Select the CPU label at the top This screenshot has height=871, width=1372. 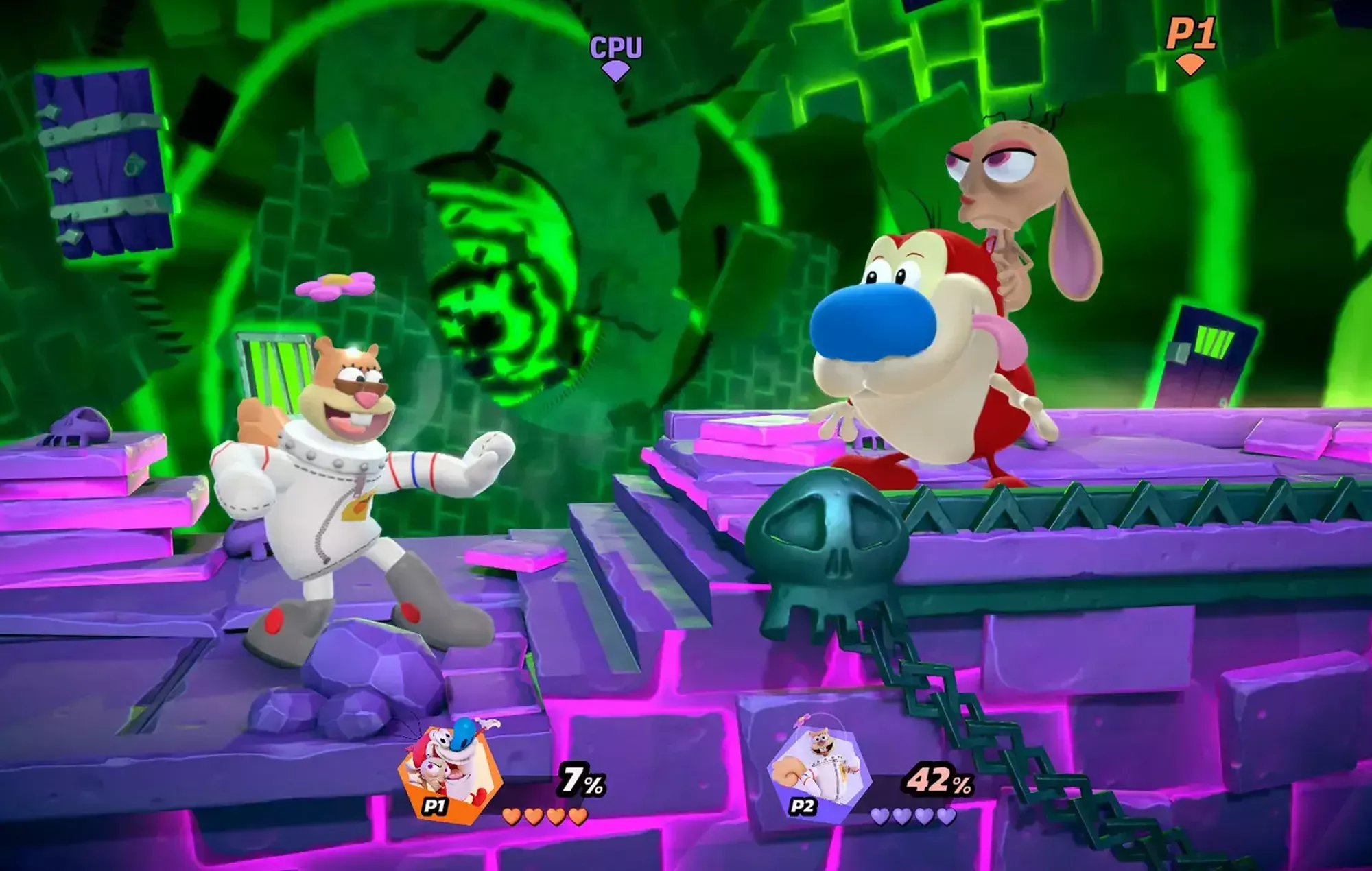coord(616,47)
